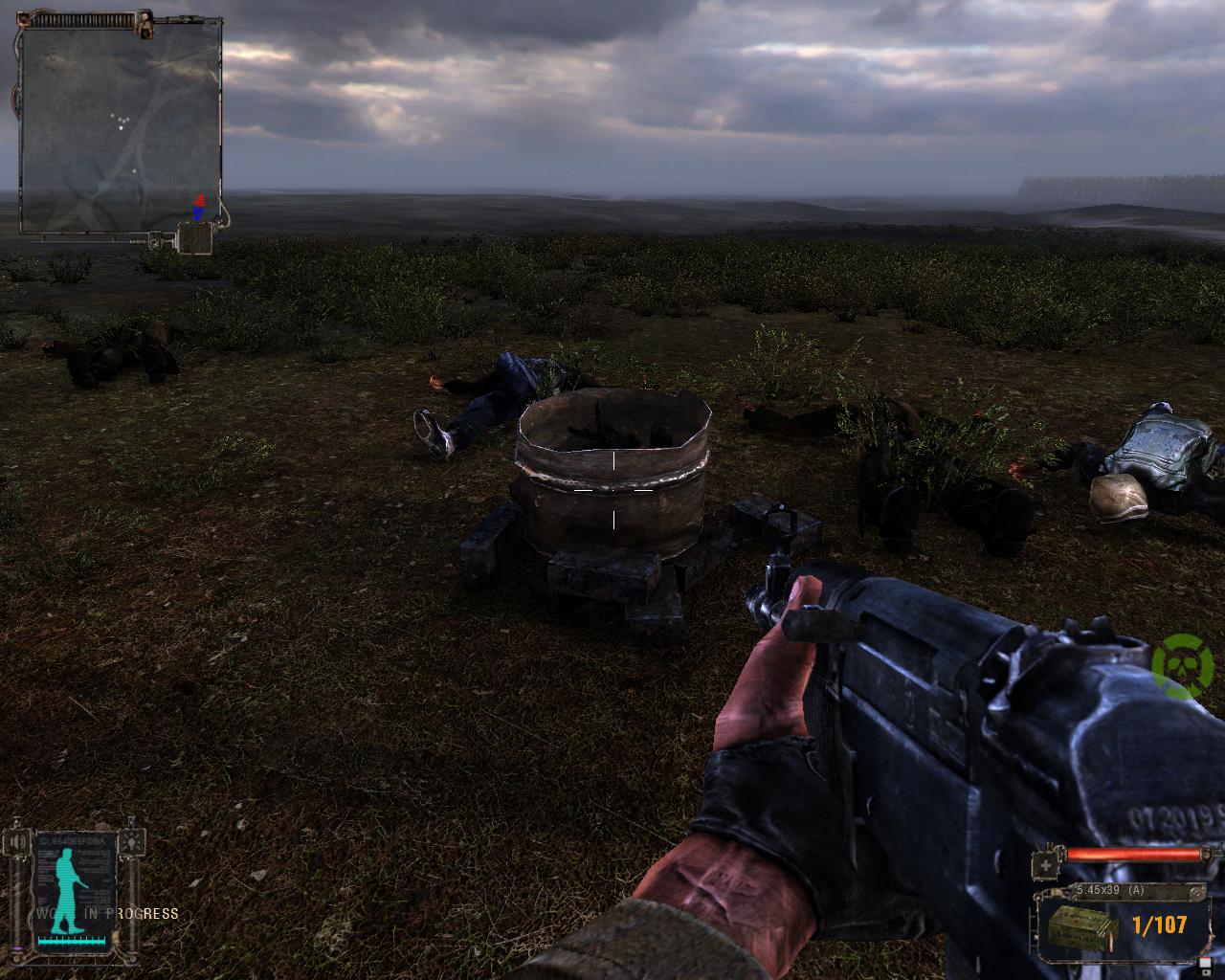Image resolution: width=1225 pixels, height=980 pixels.
Task: Select the red-blue compass arrow on minimap
Action: coord(199,207)
